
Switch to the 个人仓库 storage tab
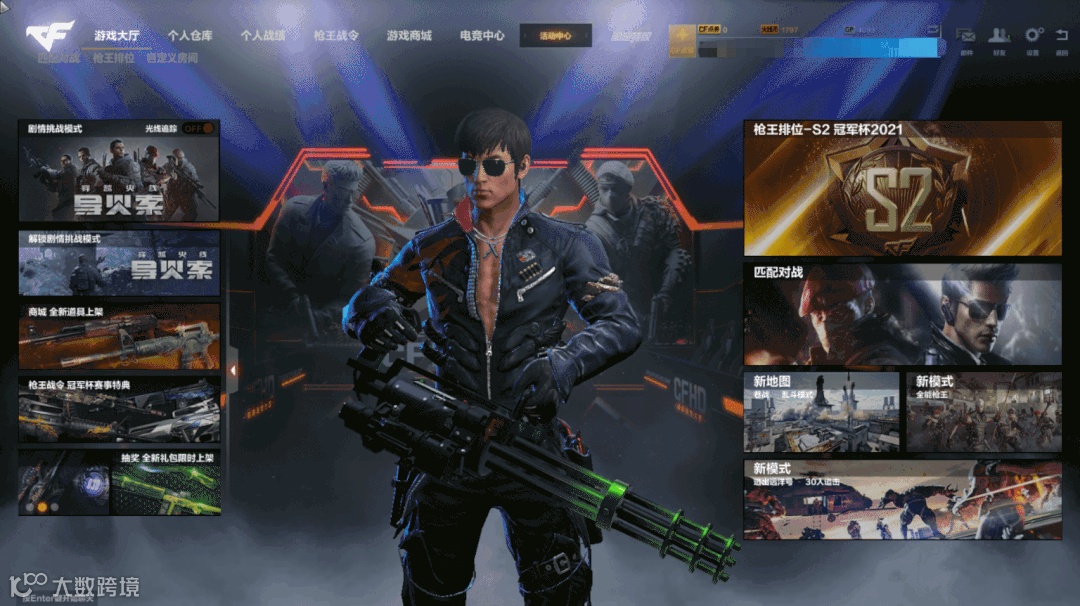(190, 36)
